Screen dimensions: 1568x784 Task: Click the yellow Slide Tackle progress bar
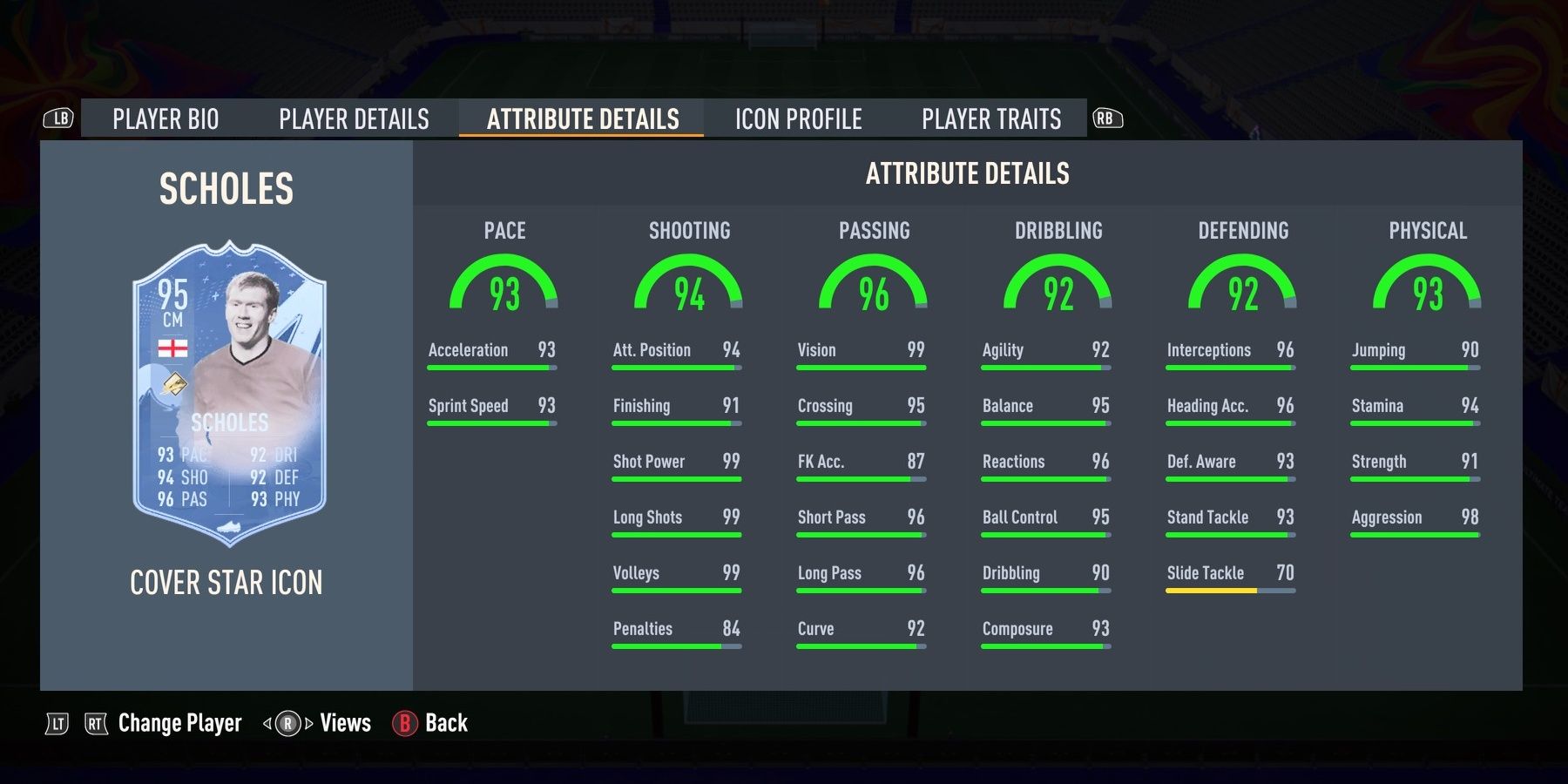pos(1212,591)
